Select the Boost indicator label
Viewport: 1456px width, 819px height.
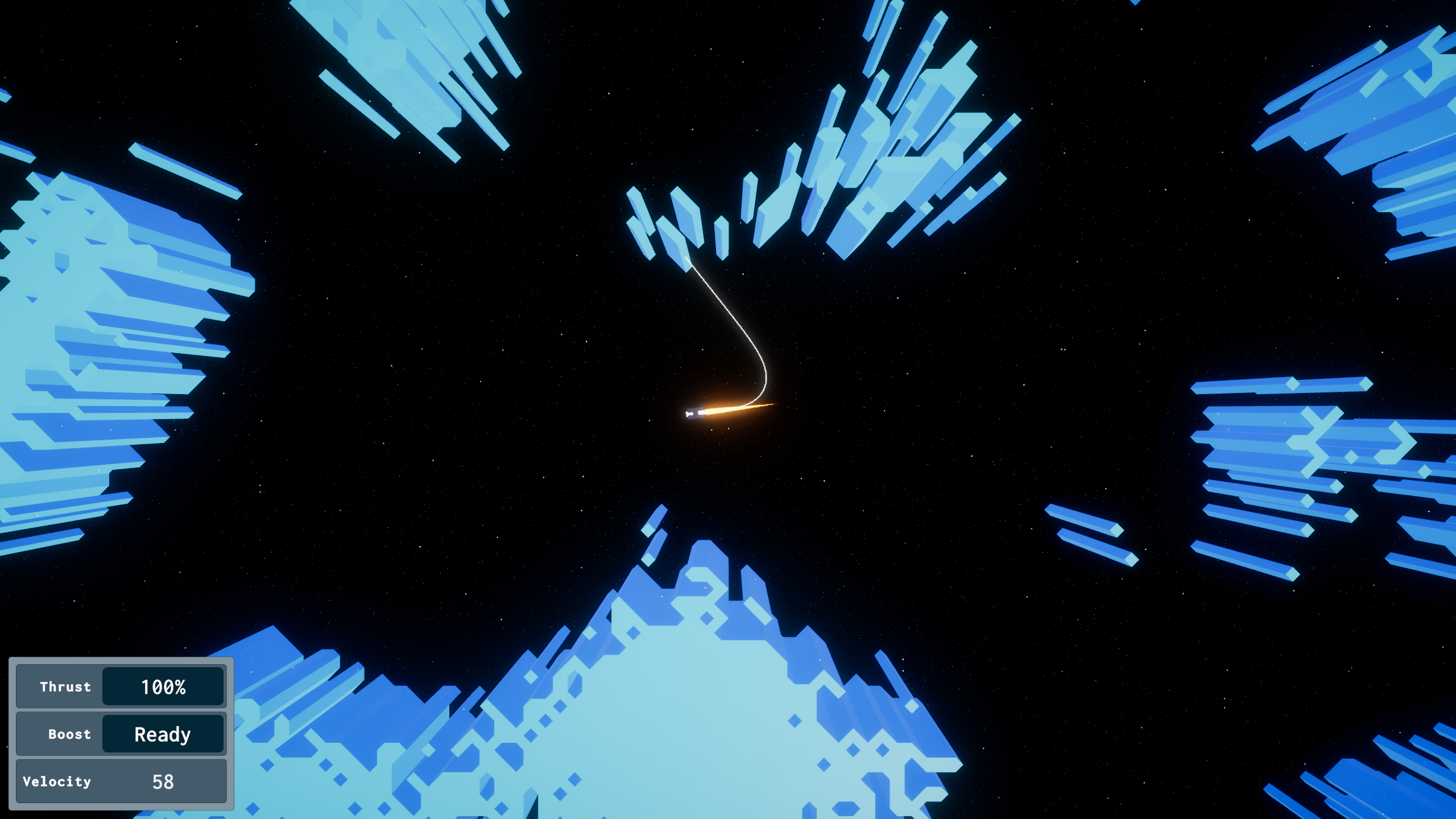point(69,734)
